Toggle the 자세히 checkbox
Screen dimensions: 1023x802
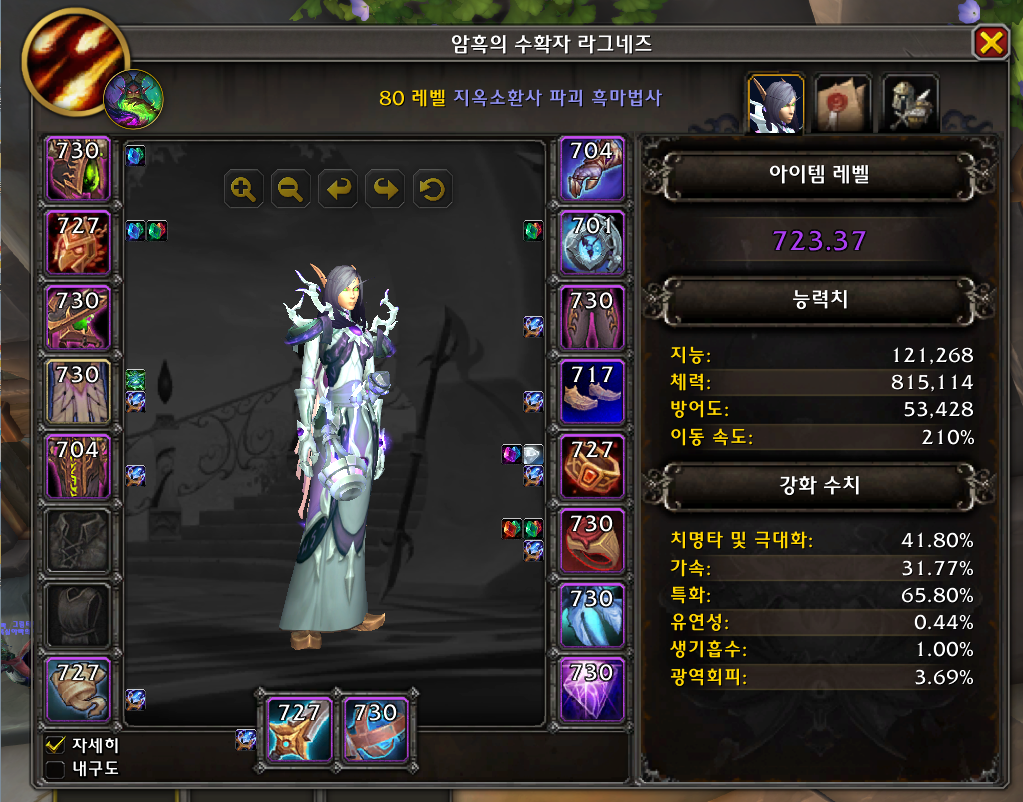click(56, 745)
